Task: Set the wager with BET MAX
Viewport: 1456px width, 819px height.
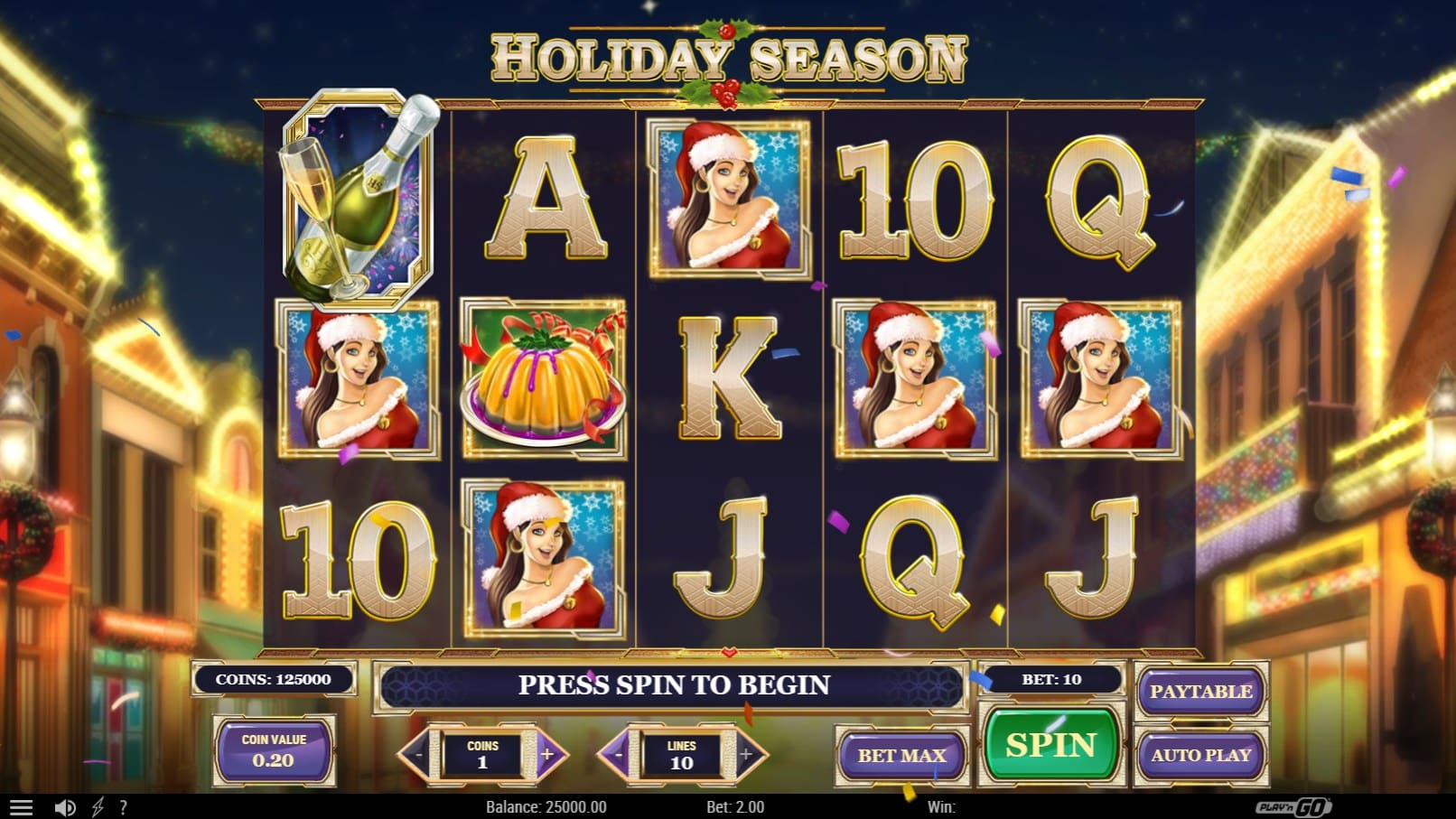Action: pyautogui.click(x=901, y=755)
